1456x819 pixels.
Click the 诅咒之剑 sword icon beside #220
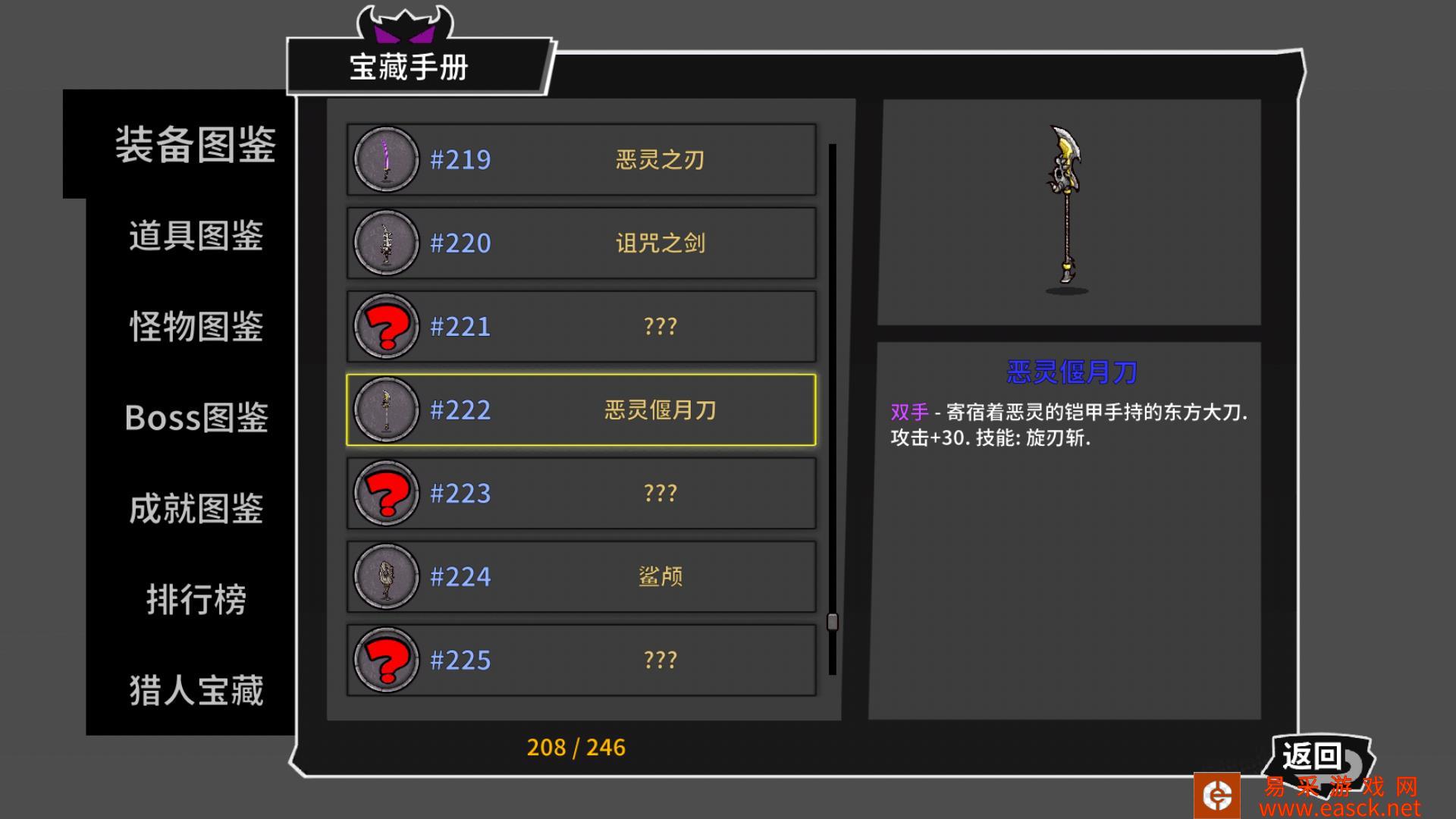click(384, 243)
